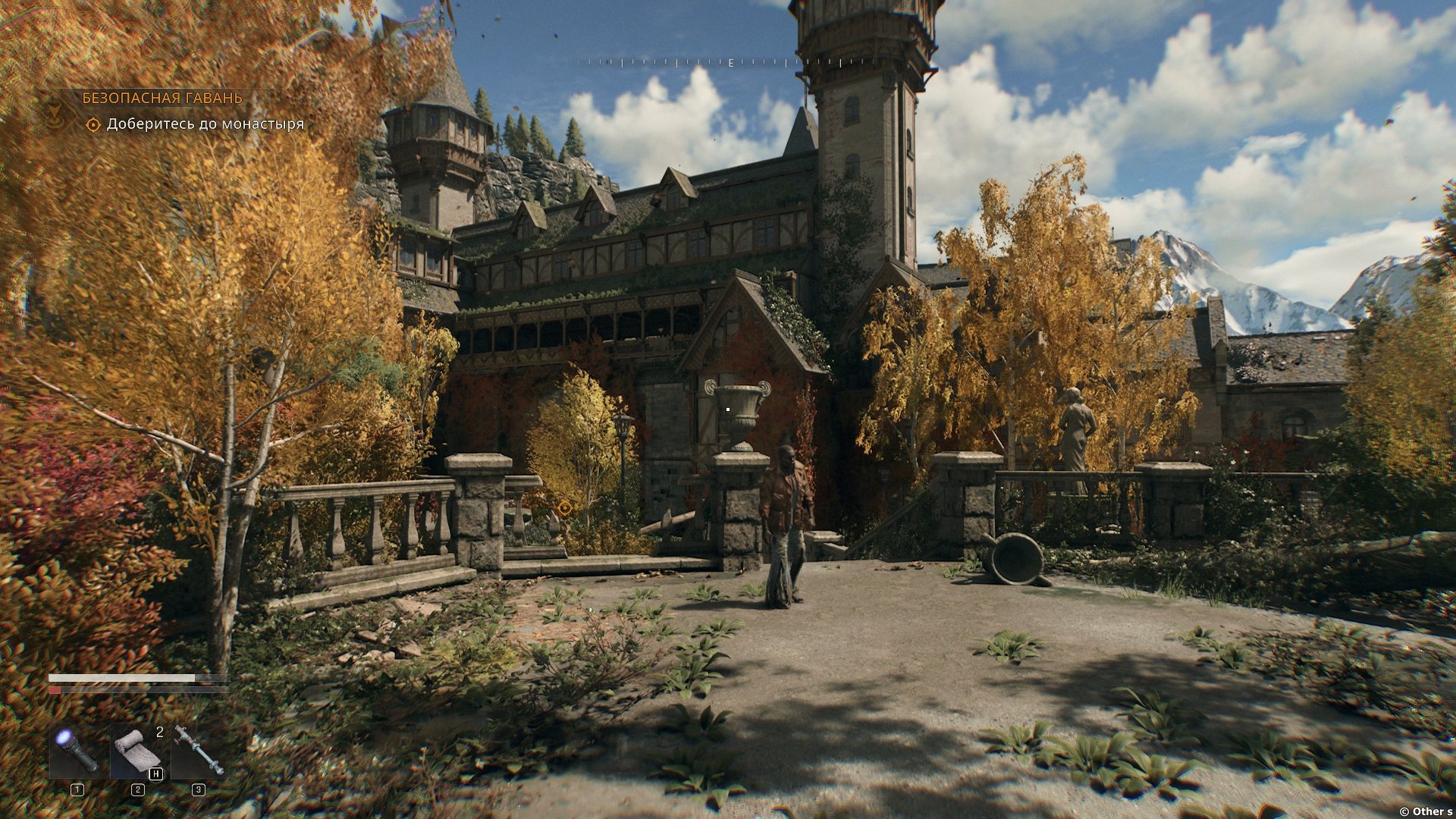Screen dimensions: 1456x819
Task: Click the Доберитесь до монастыря objective
Action: pos(205,124)
